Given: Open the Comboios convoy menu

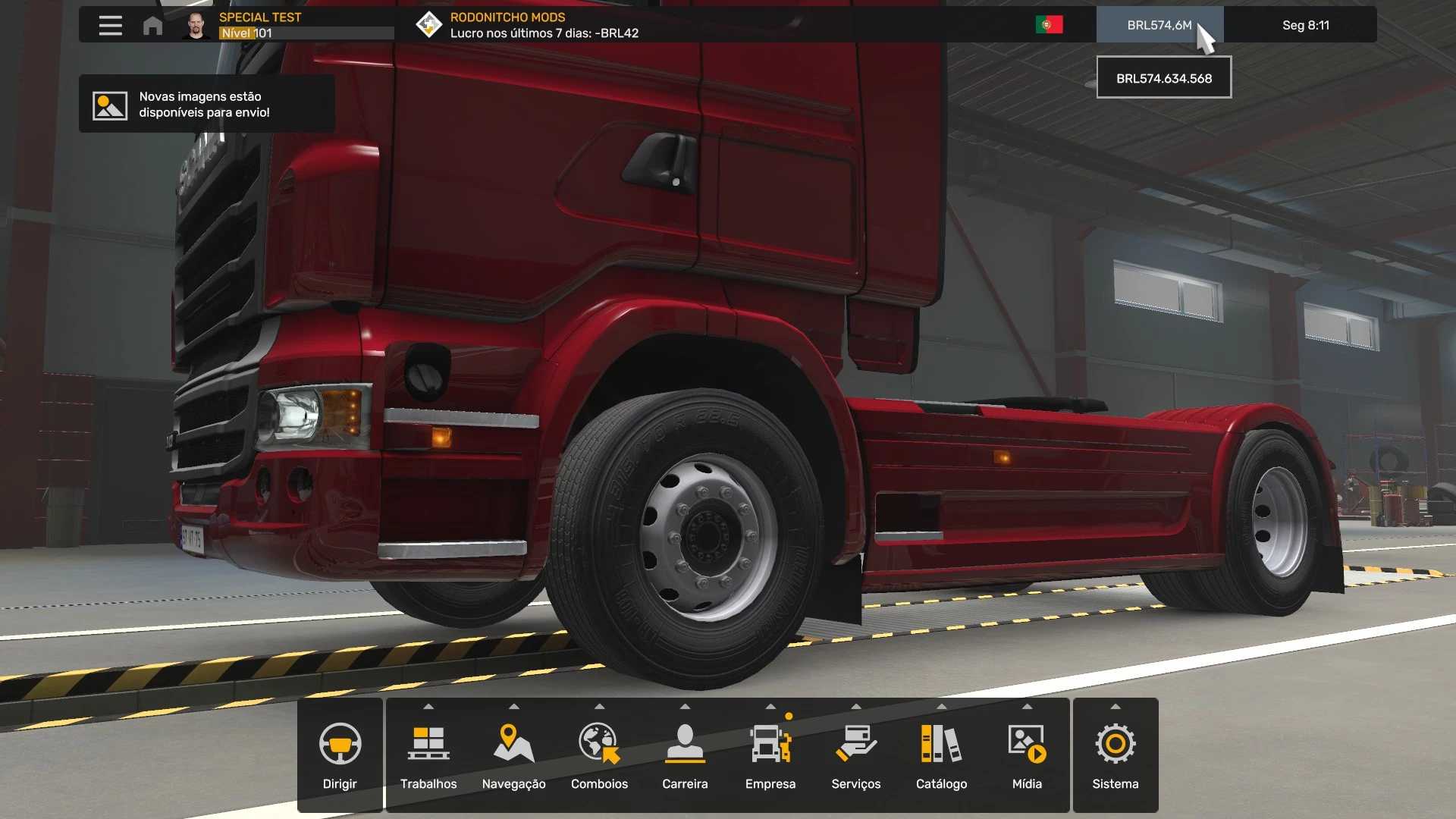Looking at the screenshot, I should (599, 755).
